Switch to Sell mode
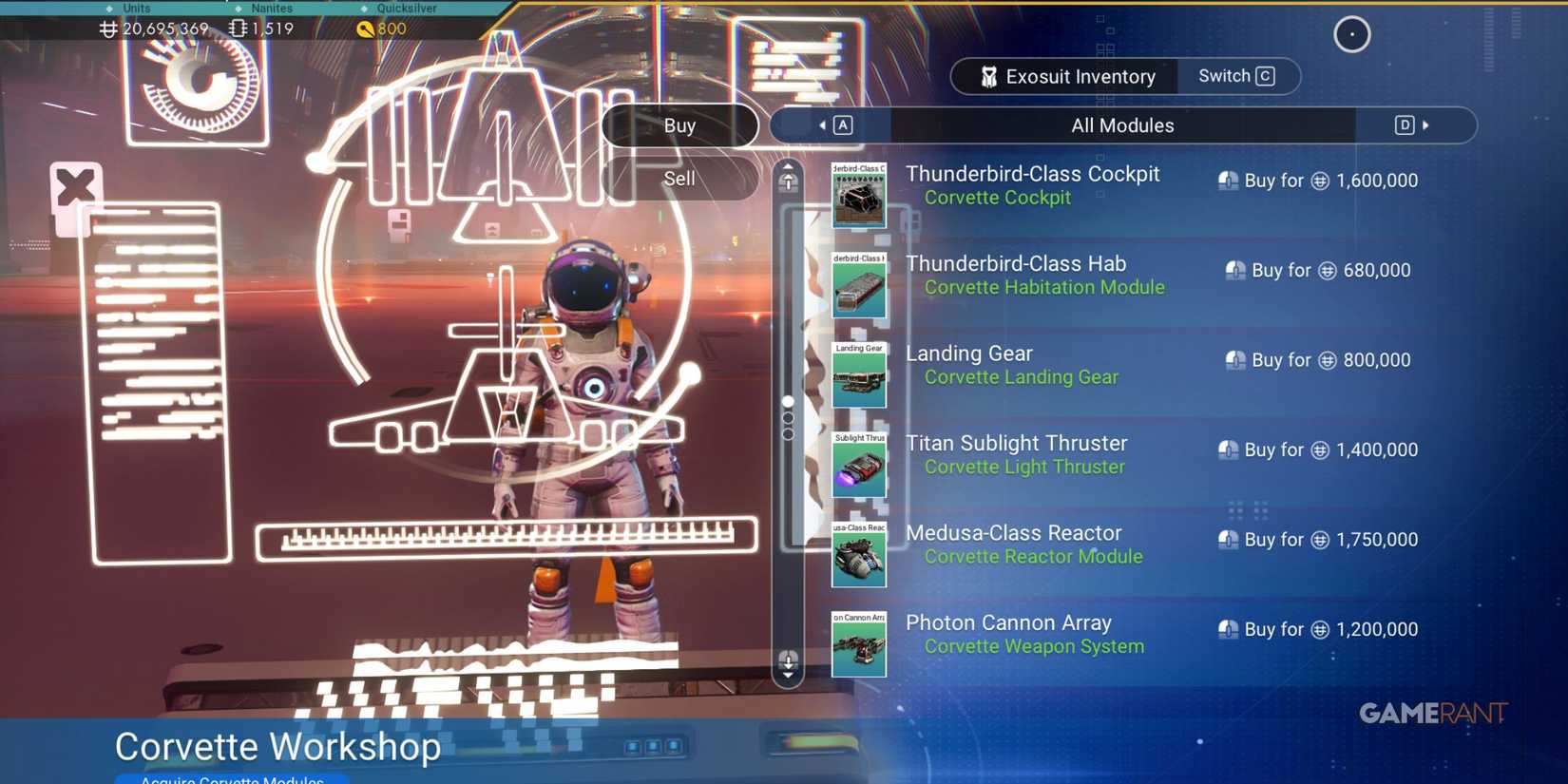 pos(680,179)
